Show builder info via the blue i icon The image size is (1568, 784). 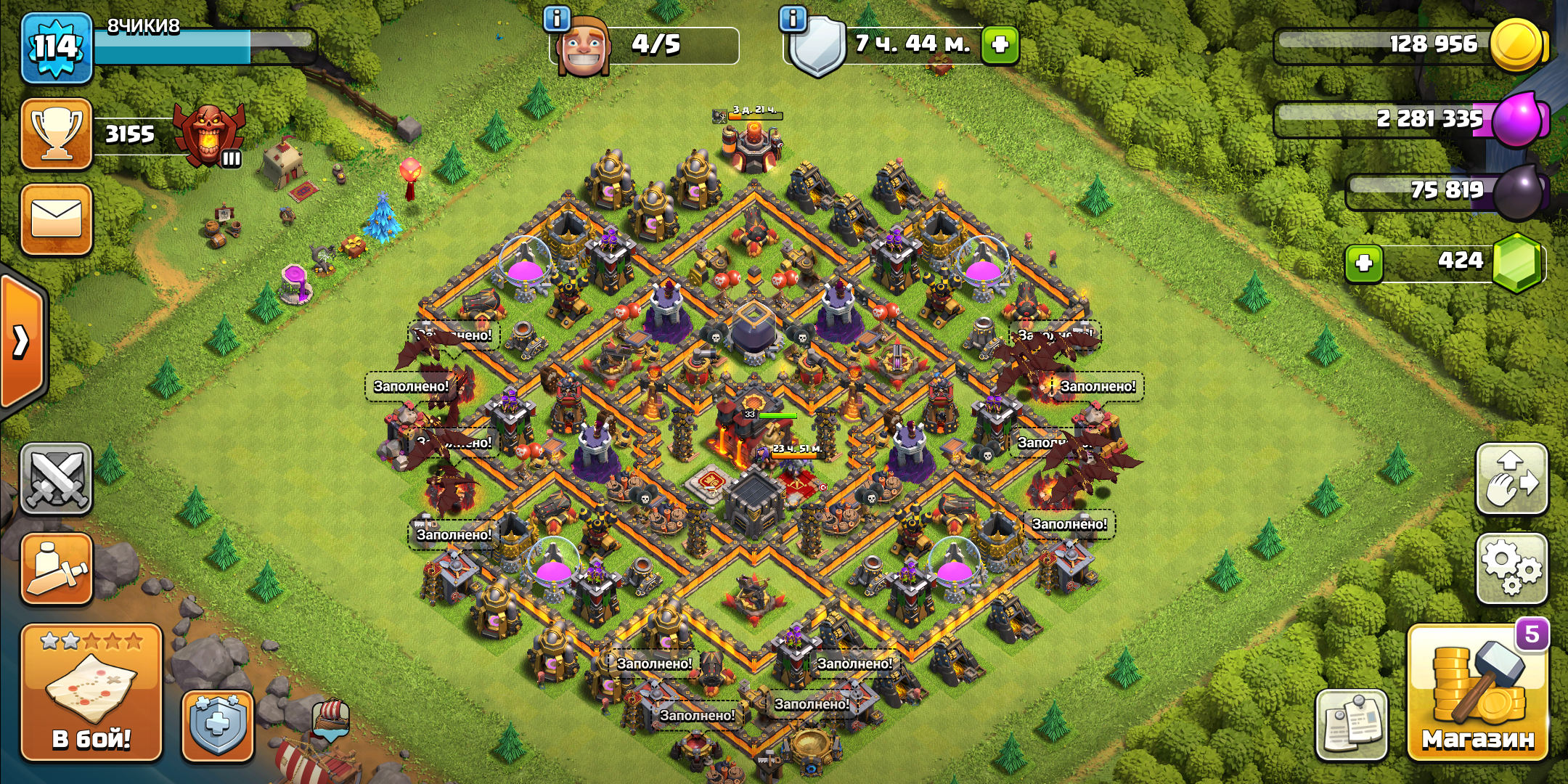557,19
